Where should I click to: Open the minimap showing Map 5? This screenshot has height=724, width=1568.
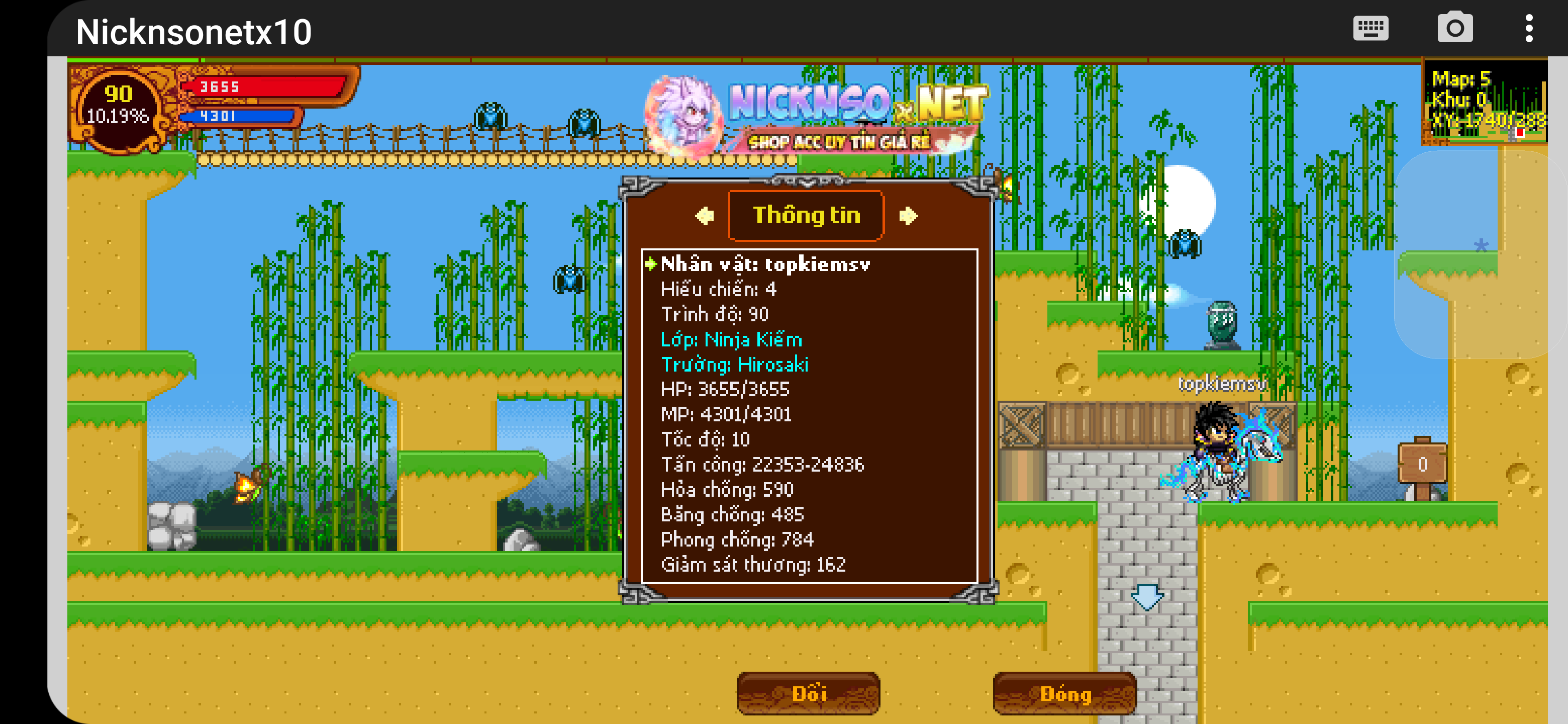1485,102
